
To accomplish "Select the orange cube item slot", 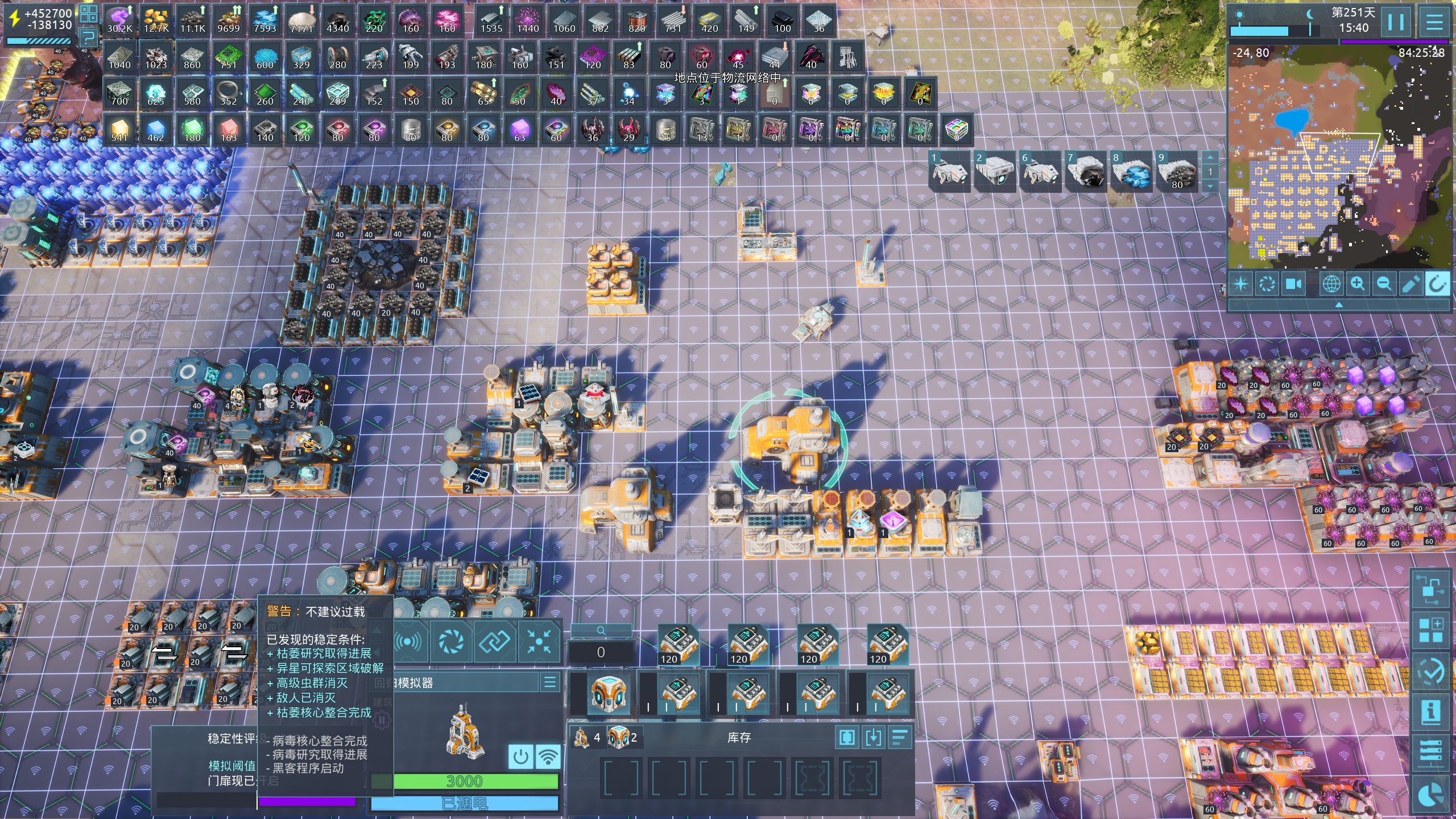I will tap(607, 694).
